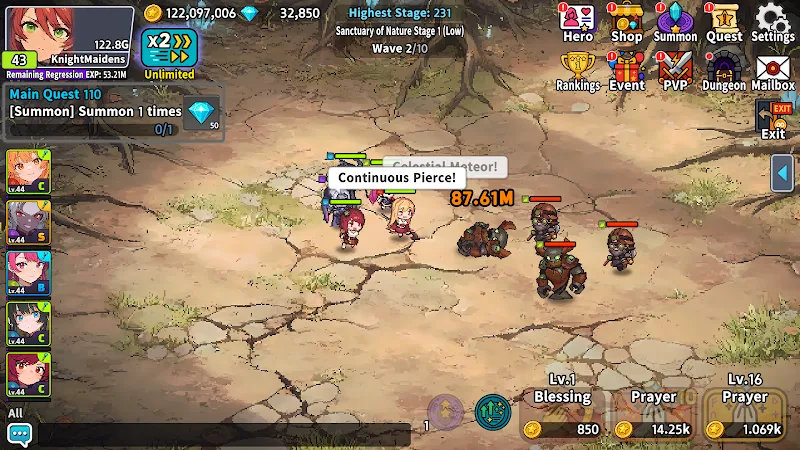This screenshot has width=800, height=450.
Task: Select the S-rank white-haired hero portrait
Action: click(x=28, y=221)
